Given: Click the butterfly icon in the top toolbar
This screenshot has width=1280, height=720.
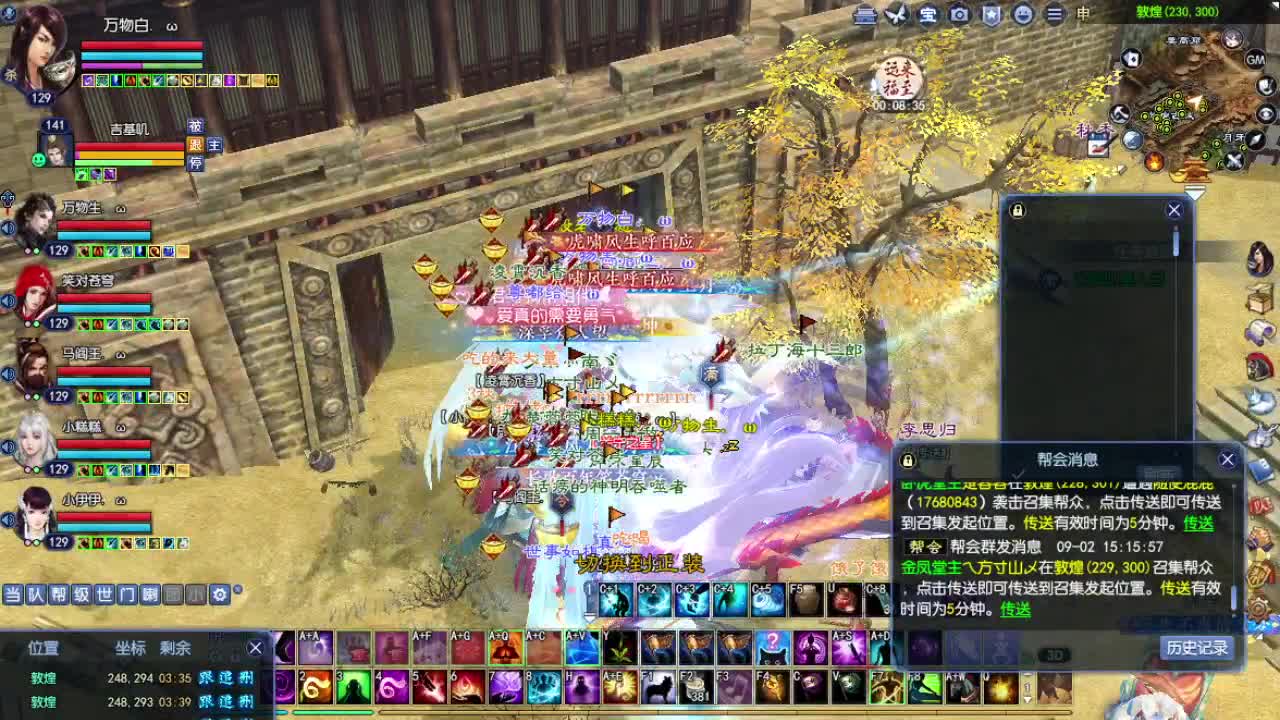Looking at the screenshot, I should click(x=896, y=14).
